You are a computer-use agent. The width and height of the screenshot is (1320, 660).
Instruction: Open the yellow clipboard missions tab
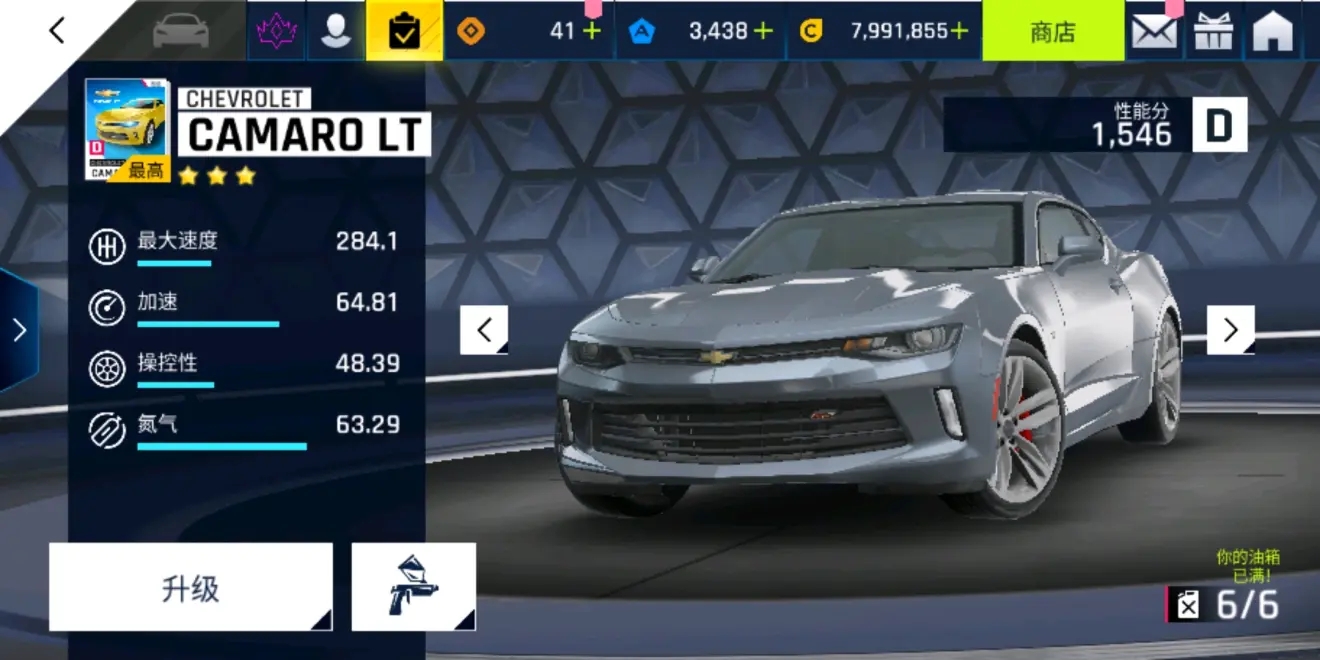click(404, 31)
